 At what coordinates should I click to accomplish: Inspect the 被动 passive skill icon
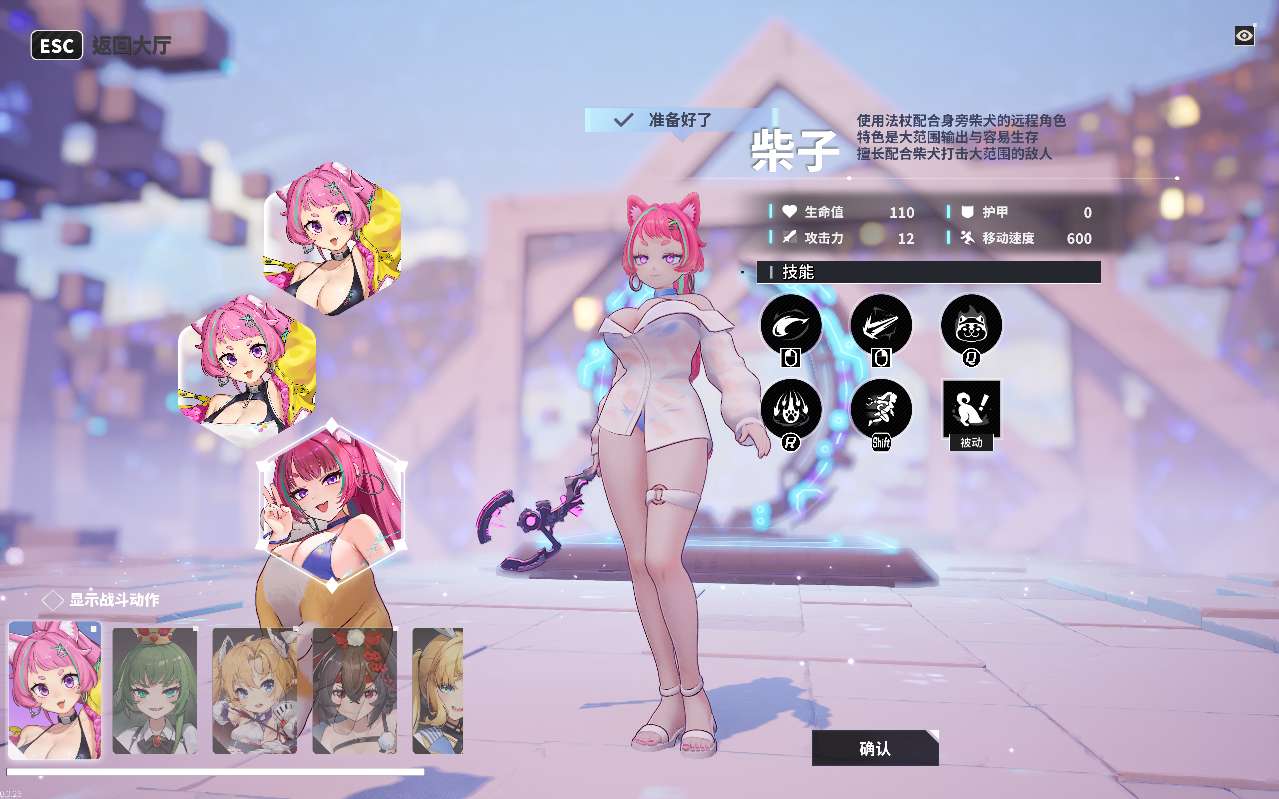971,409
